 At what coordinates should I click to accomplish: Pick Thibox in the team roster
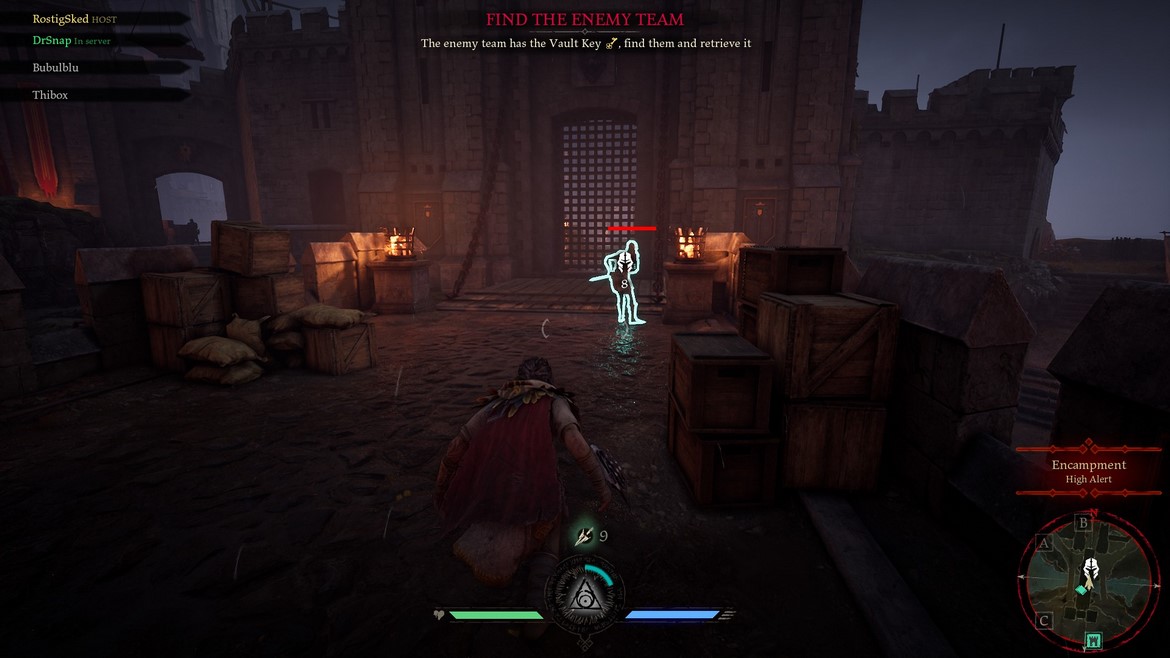pos(50,95)
